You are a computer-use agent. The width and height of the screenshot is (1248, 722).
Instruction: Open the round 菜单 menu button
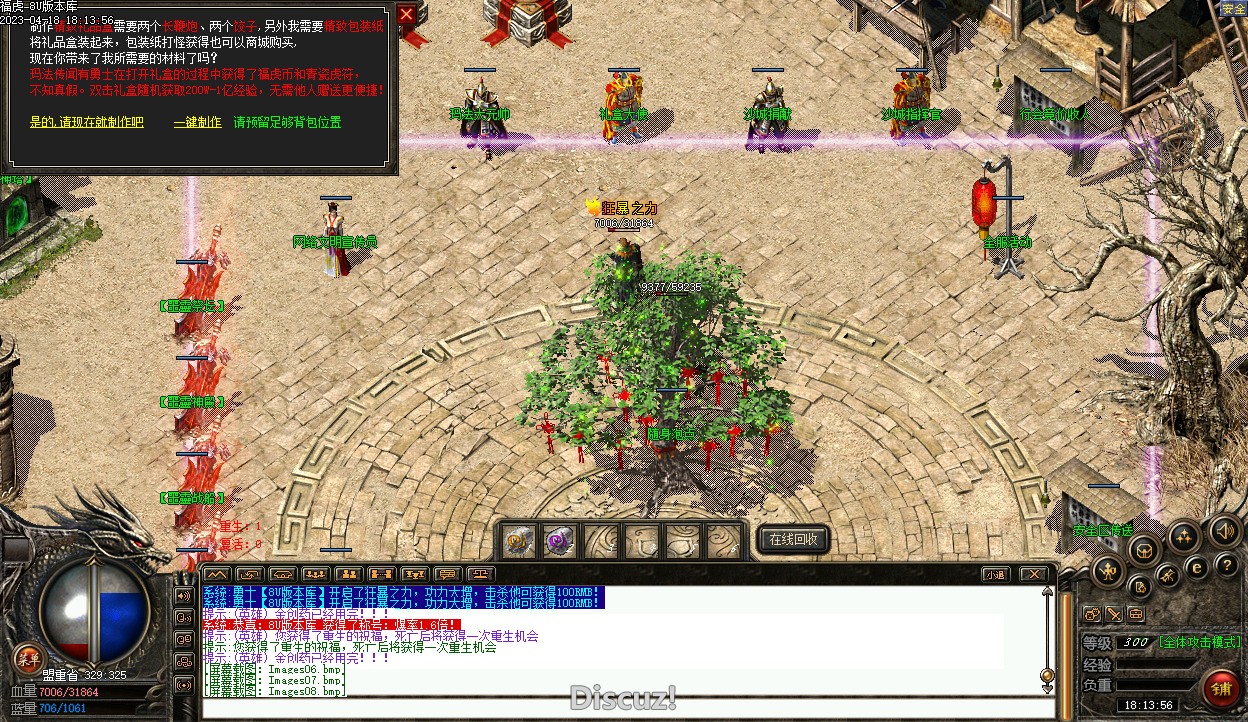[x=28, y=657]
